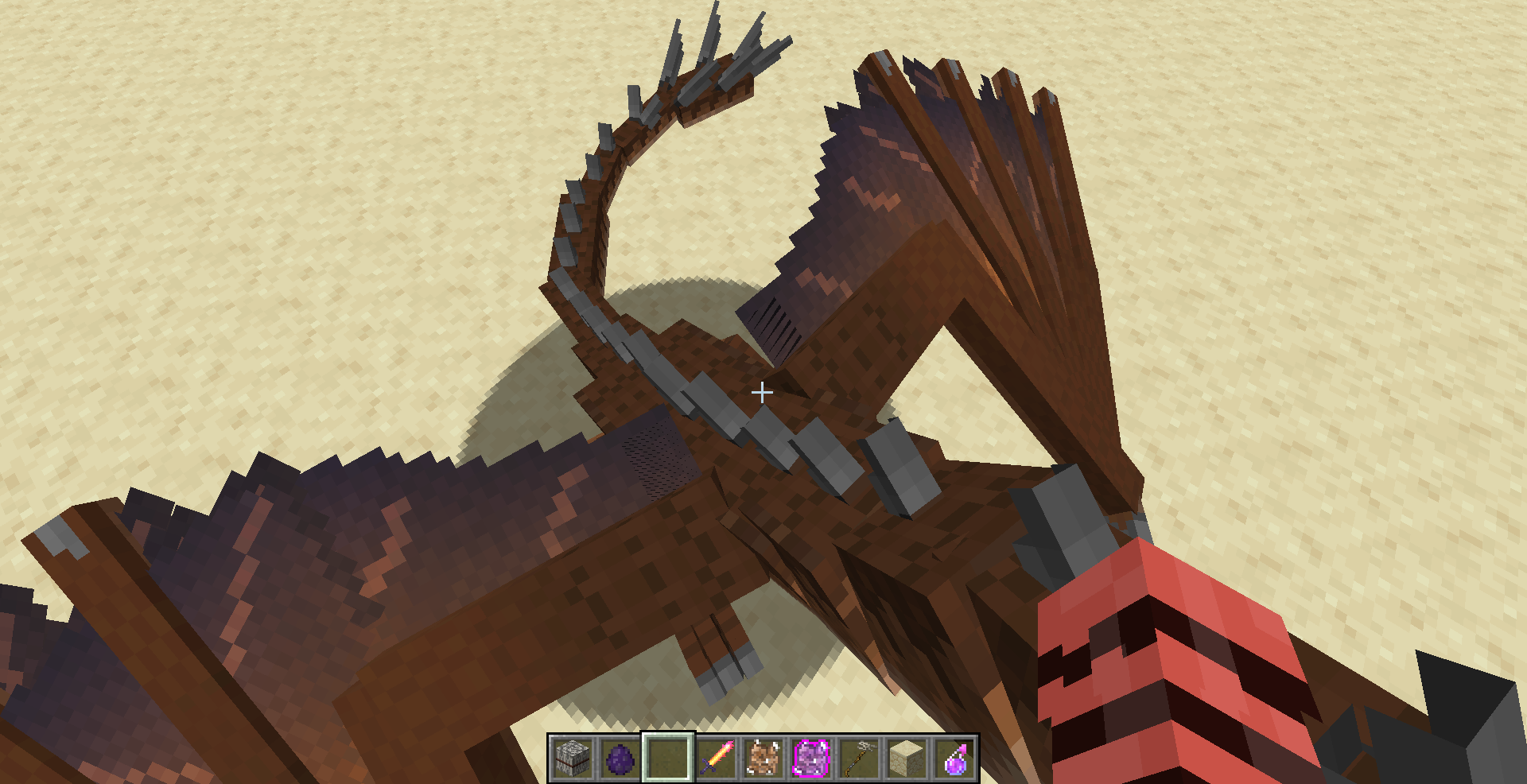1527x784 pixels.
Task: Select the flaming sword in the hotbar
Action: click(714, 759)
